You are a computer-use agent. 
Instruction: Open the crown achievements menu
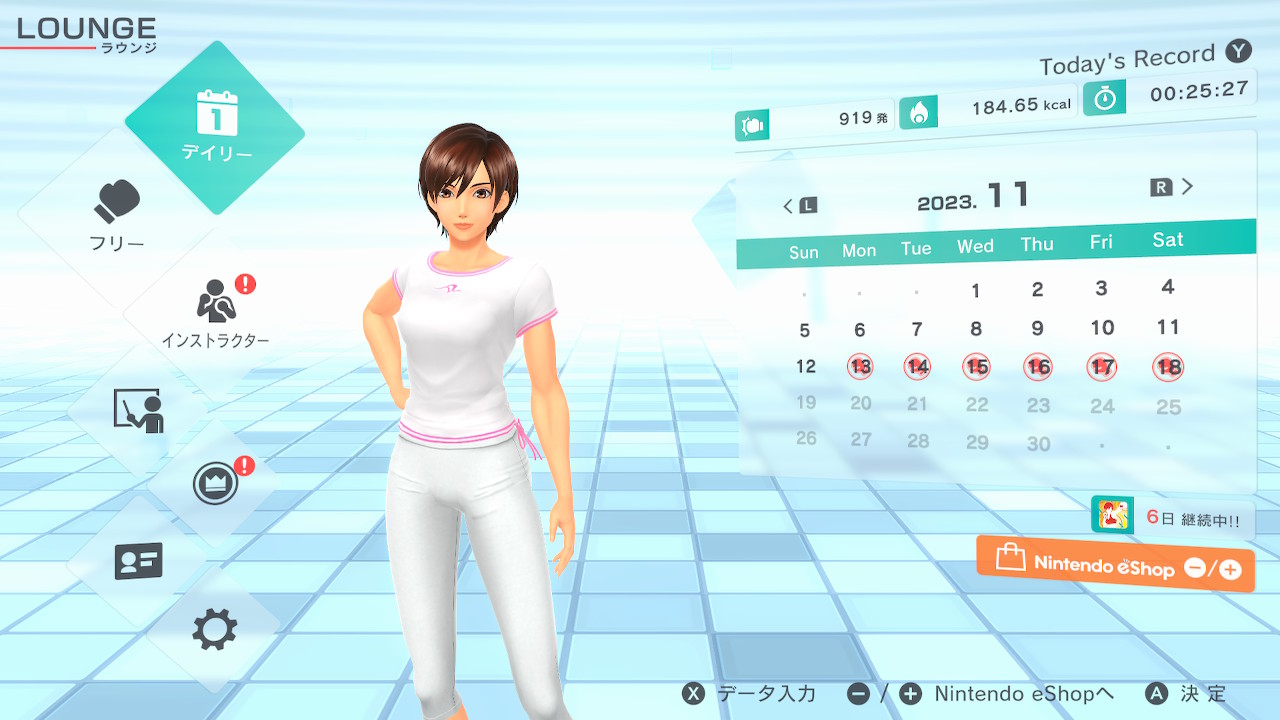click(215, 484)
